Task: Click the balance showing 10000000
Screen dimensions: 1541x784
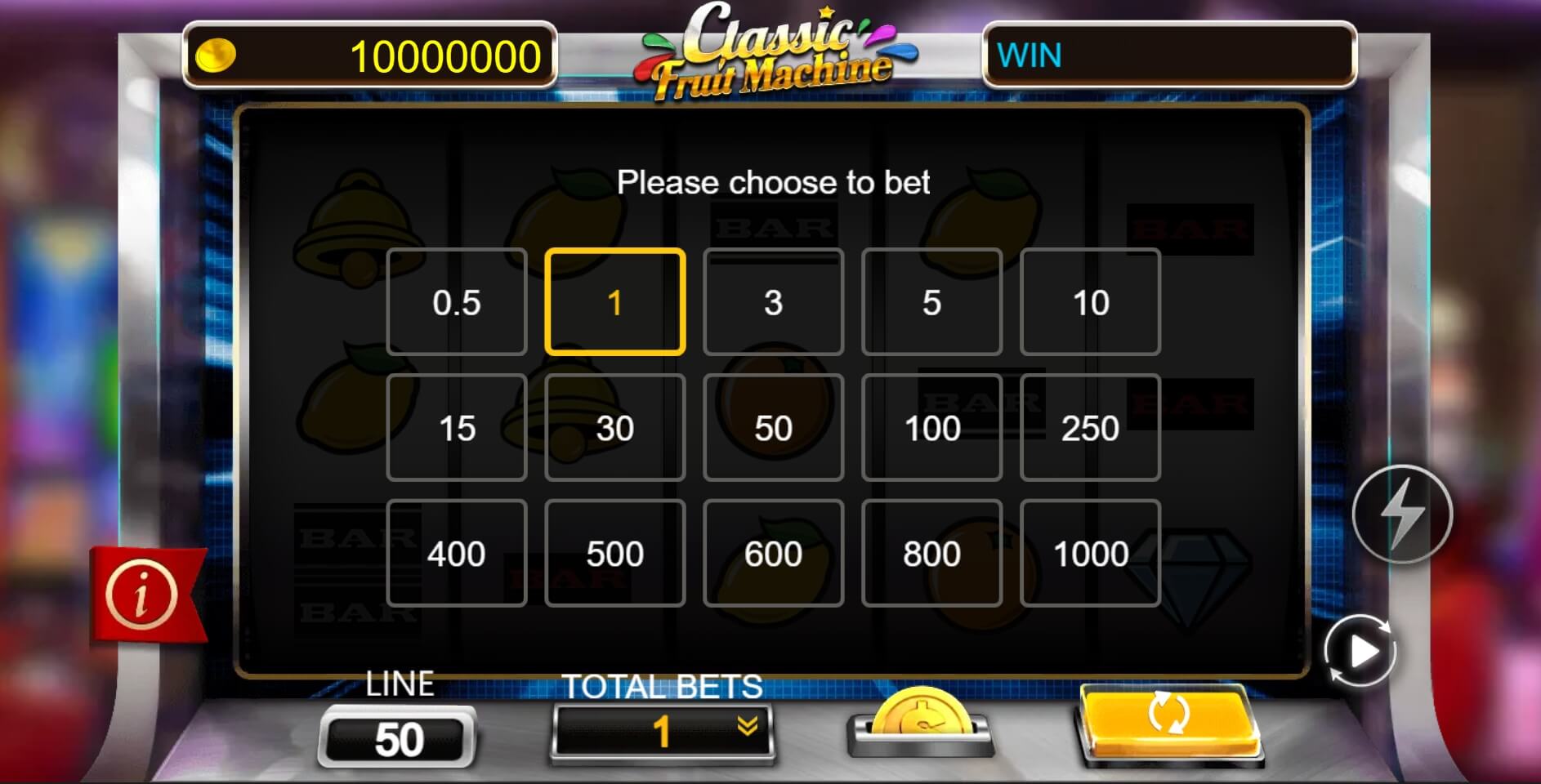Action: click(441, 56)
